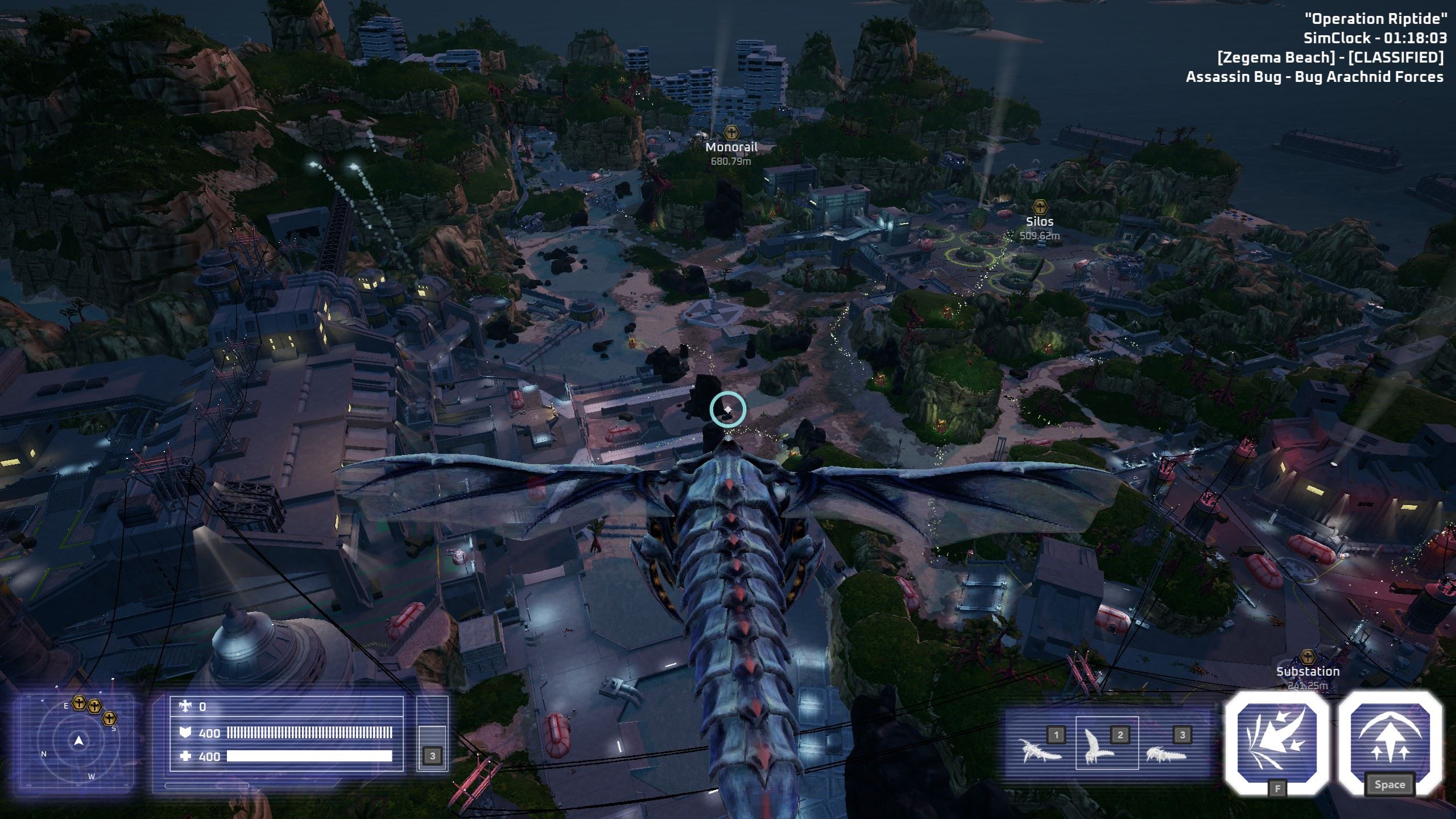Screen dimensions: 1456x819
Task: Activate the dive attack ability icon
Action: [x=1276, y=741]
